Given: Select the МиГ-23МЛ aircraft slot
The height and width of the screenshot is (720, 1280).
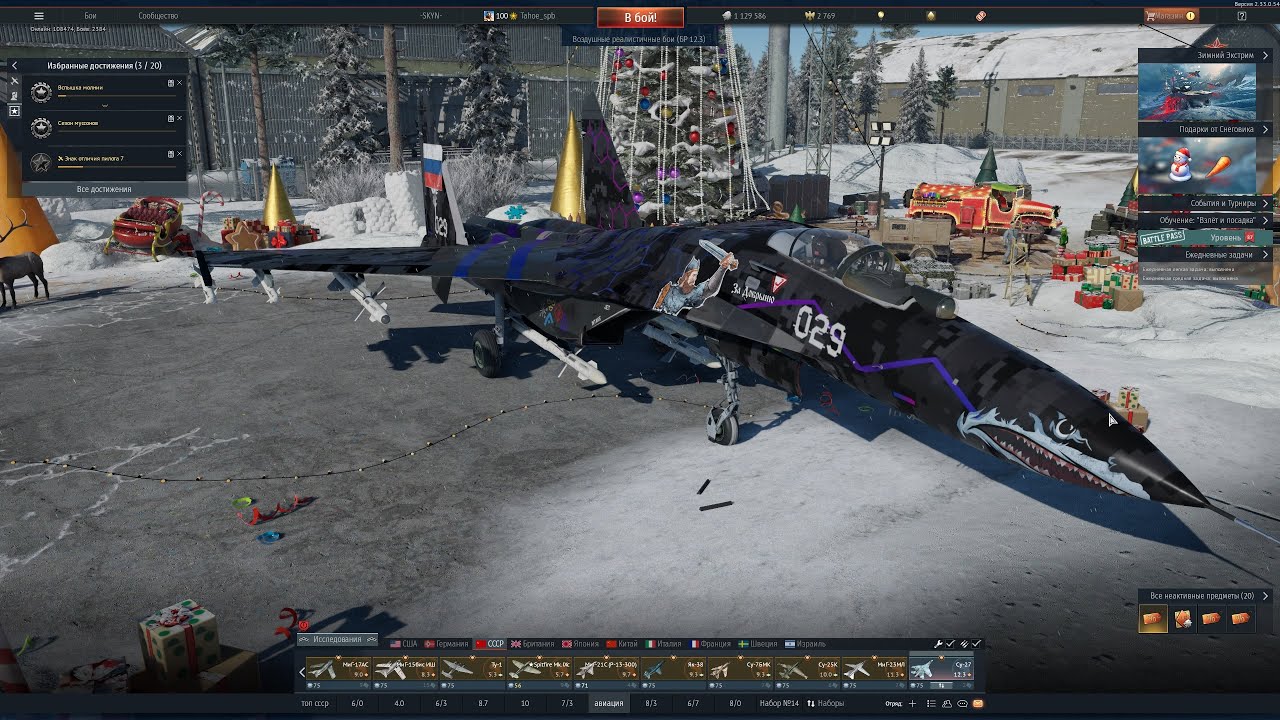Looking at the screenshot, I should tap(874, 669).
